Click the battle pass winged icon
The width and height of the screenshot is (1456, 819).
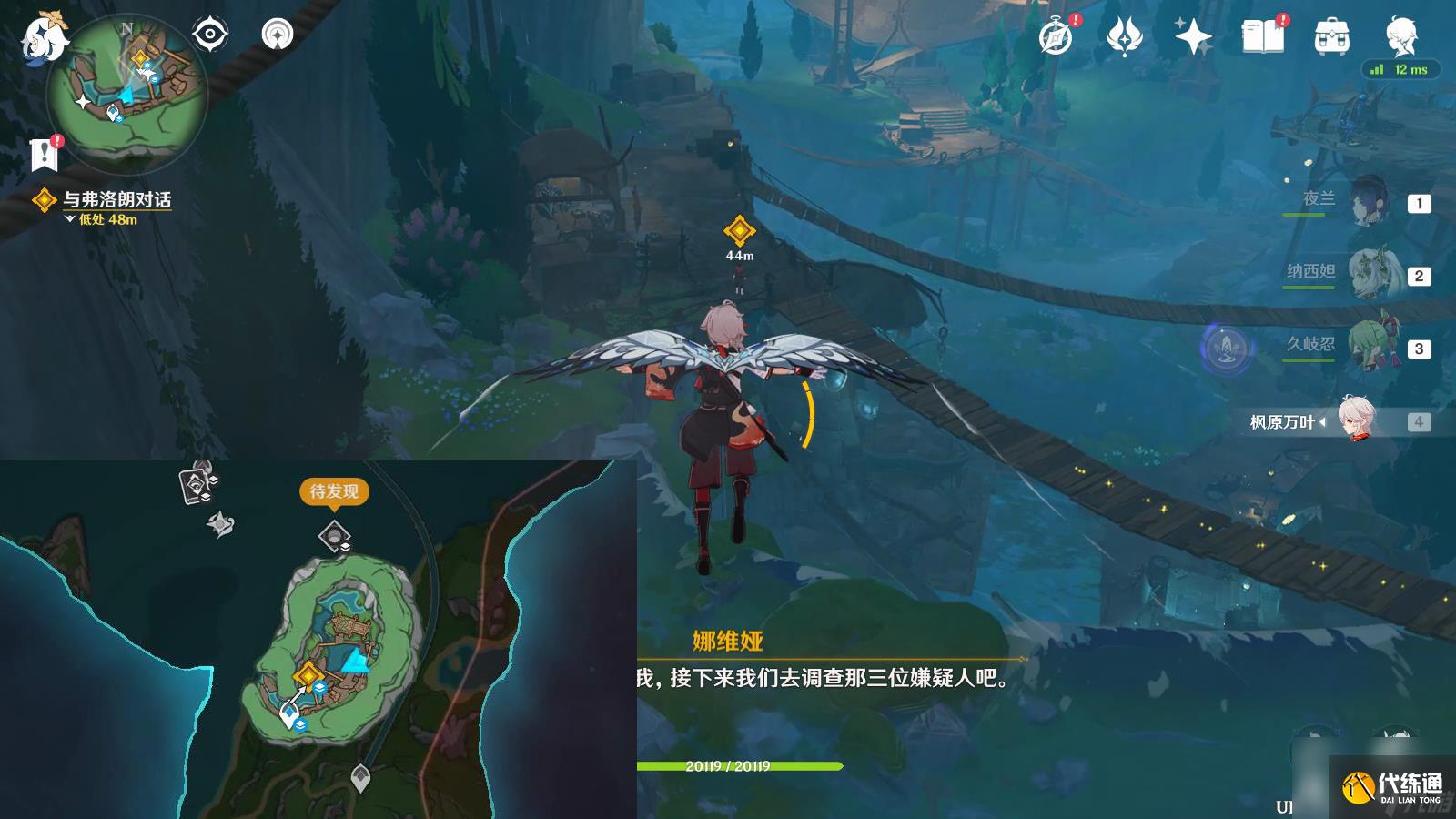tap(1124, 37)
